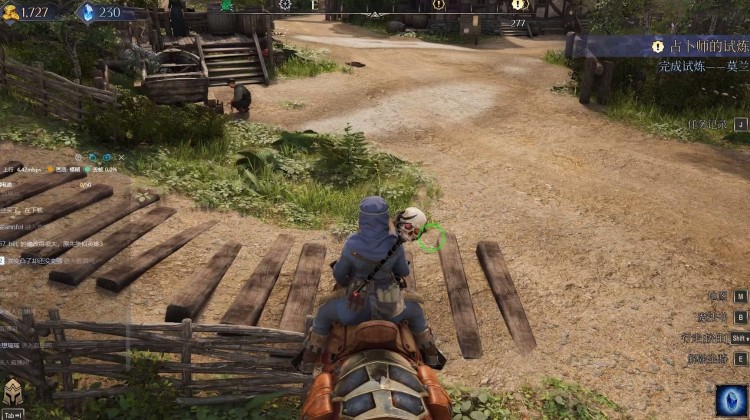Click the blue crystal currency icon showing 230
The image size is (750, 420).
click(85, 12)
